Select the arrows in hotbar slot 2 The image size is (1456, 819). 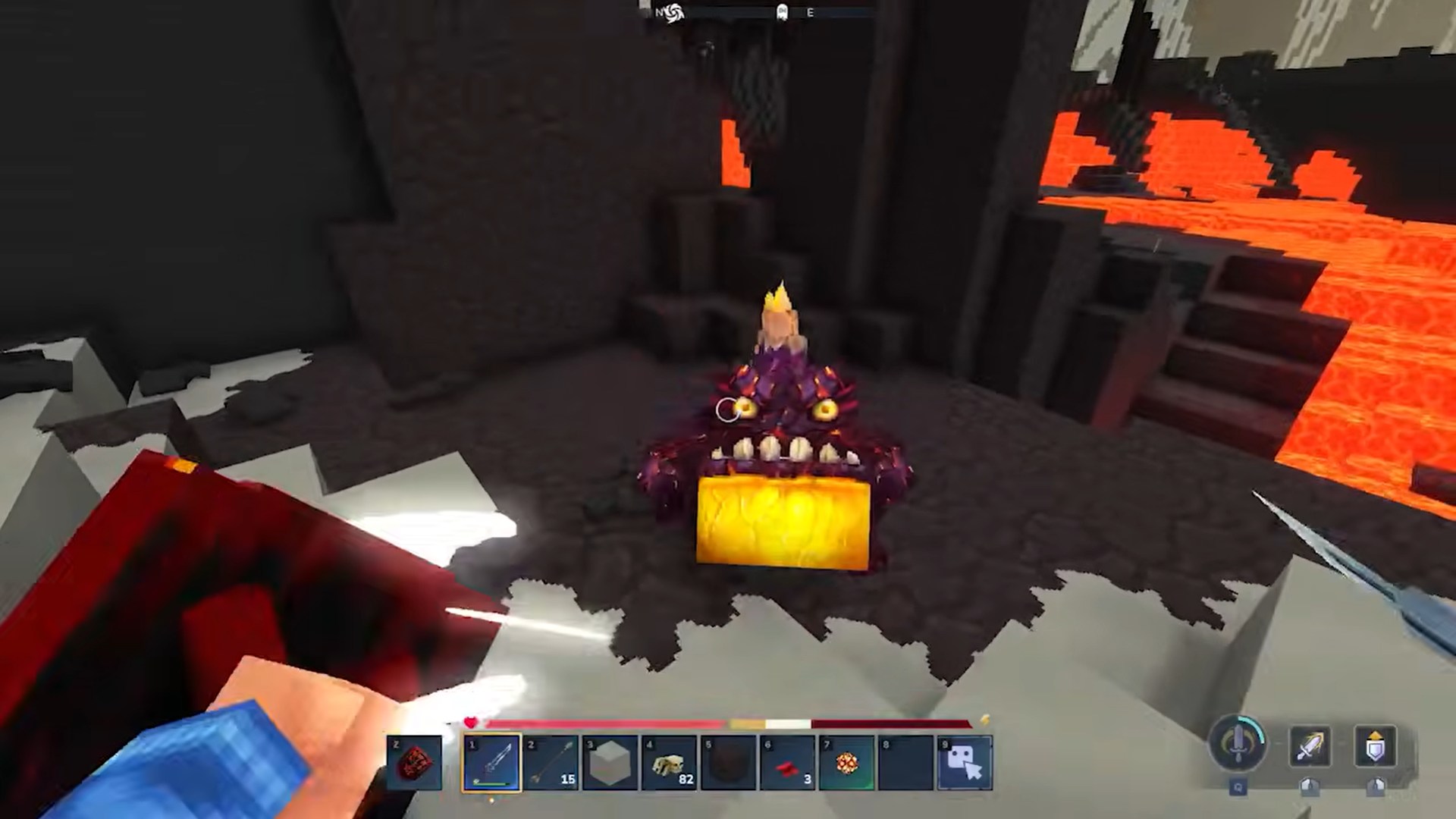coord(551,762)
